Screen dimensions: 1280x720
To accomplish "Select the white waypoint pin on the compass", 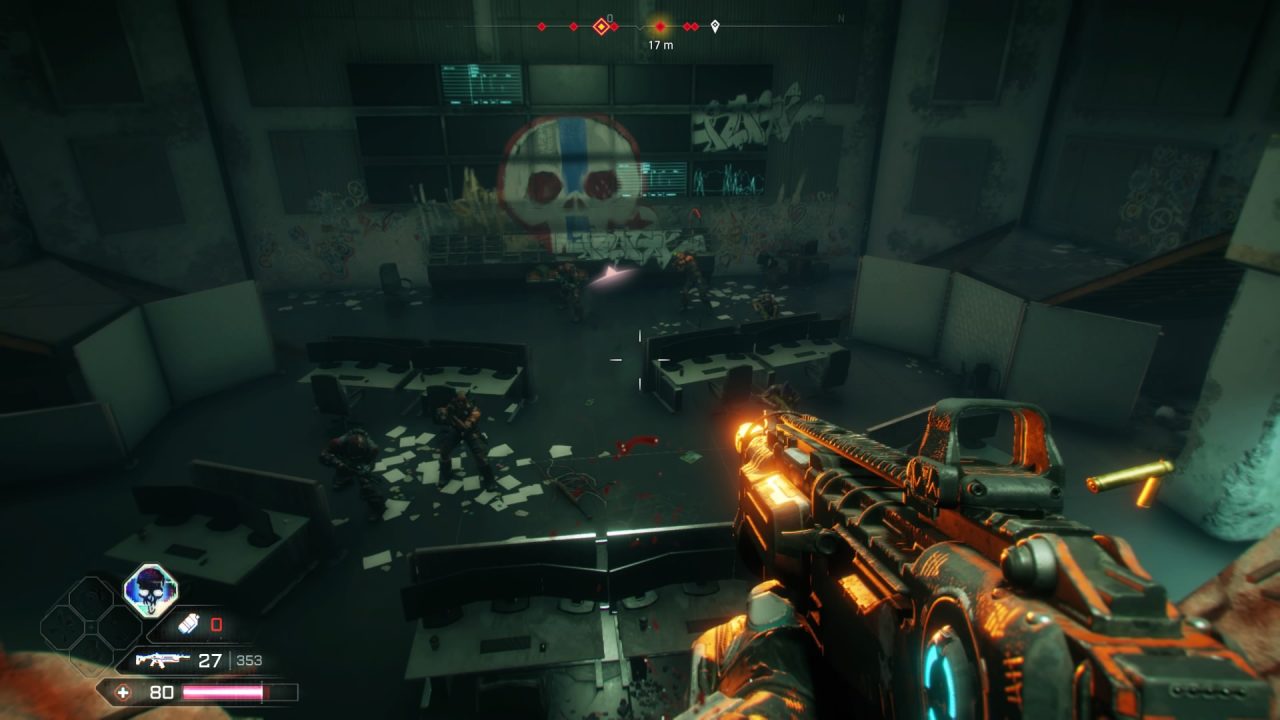I will pyautogui.click(x=715, y=27).
